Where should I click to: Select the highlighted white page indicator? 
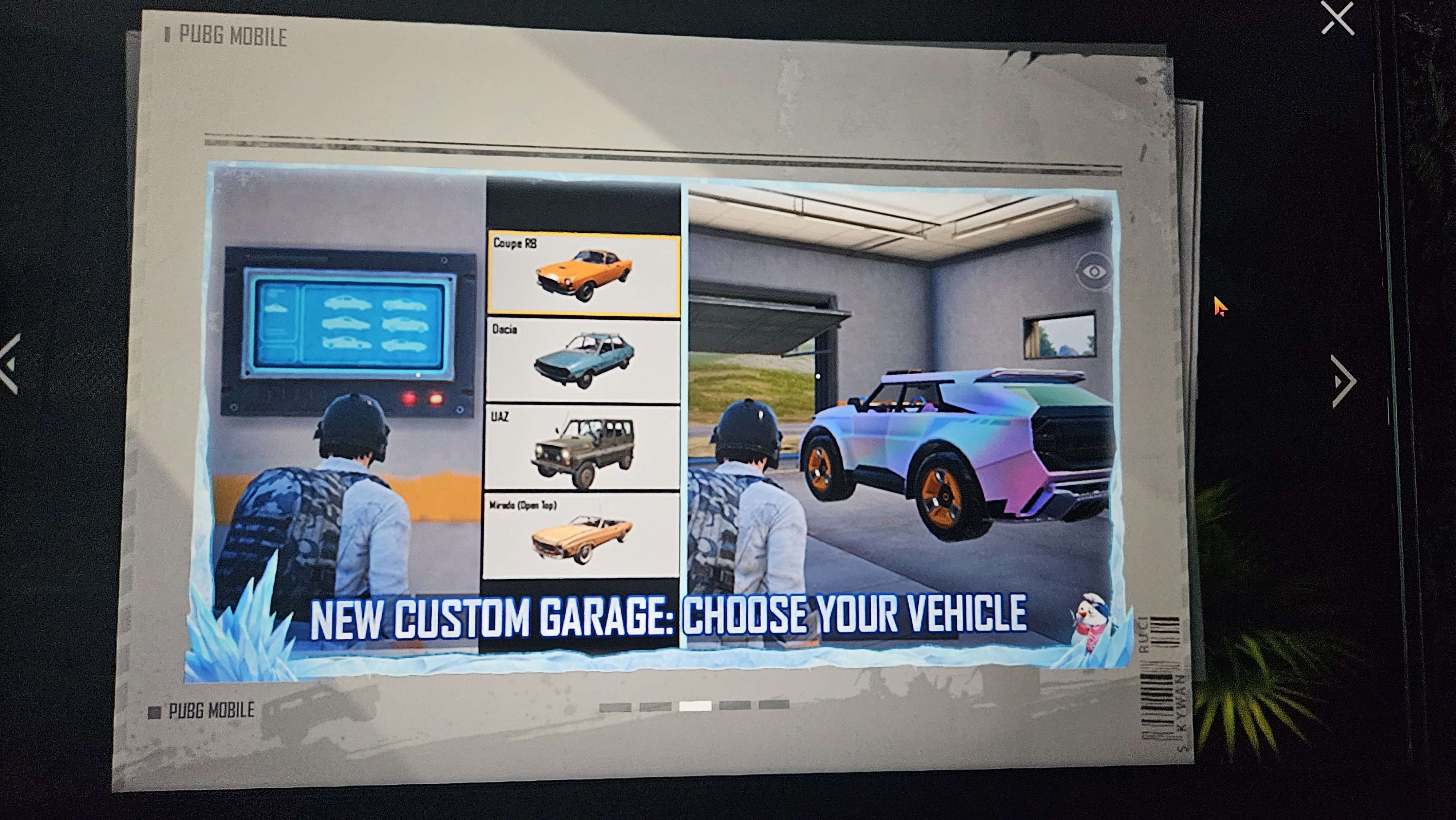(695, 706)
